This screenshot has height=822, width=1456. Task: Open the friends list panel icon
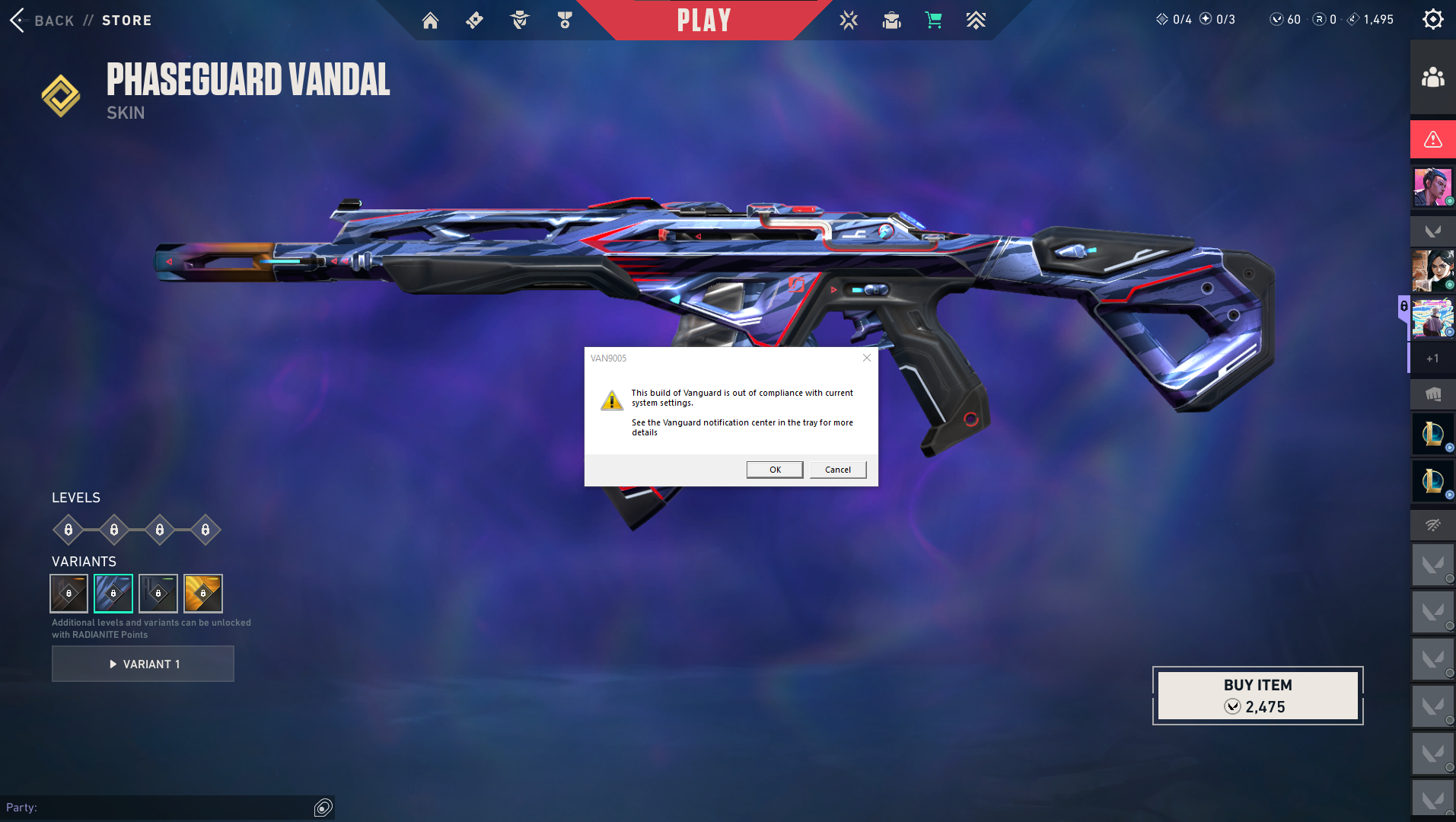pyautogui.click(x=1432, y=78)
